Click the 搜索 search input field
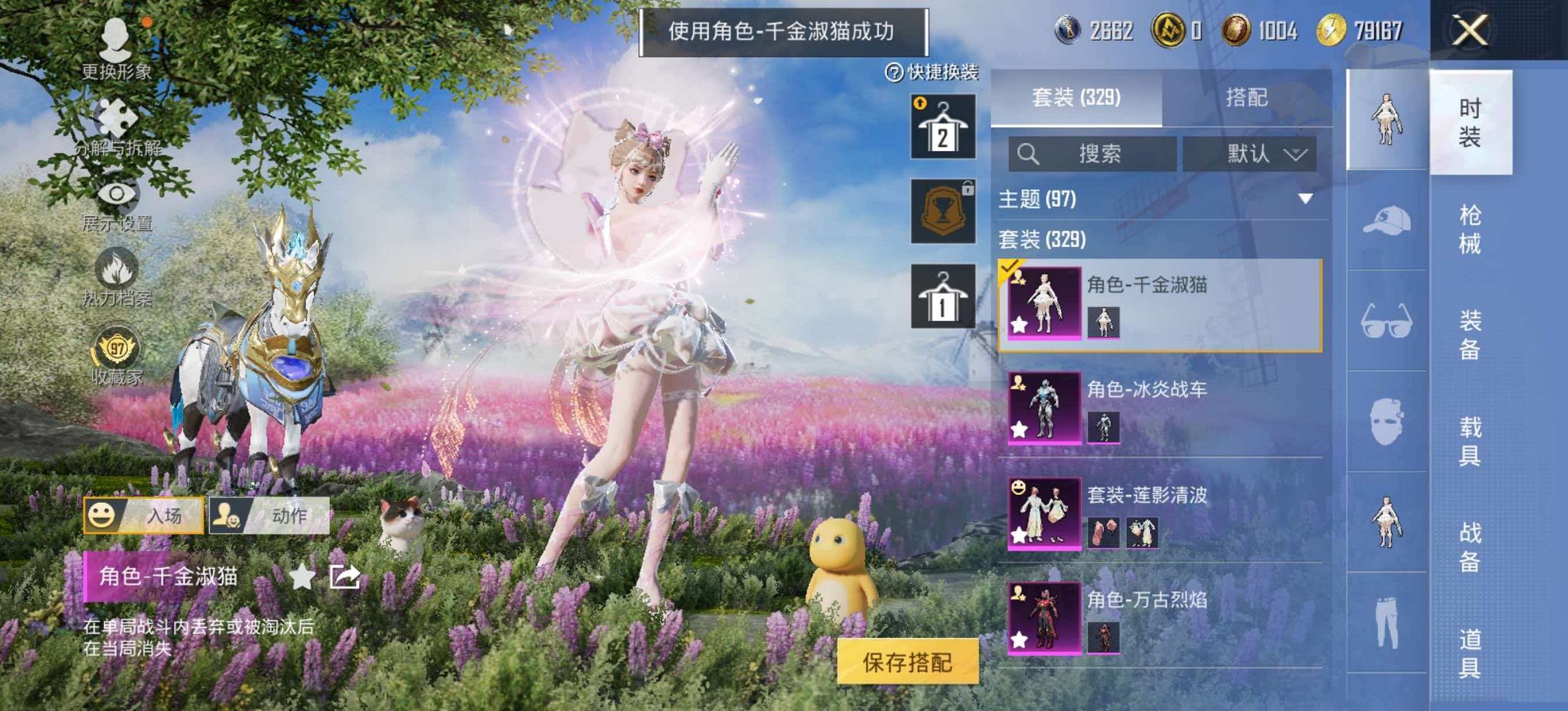The image size is (1568, 711). [1093, 155]
